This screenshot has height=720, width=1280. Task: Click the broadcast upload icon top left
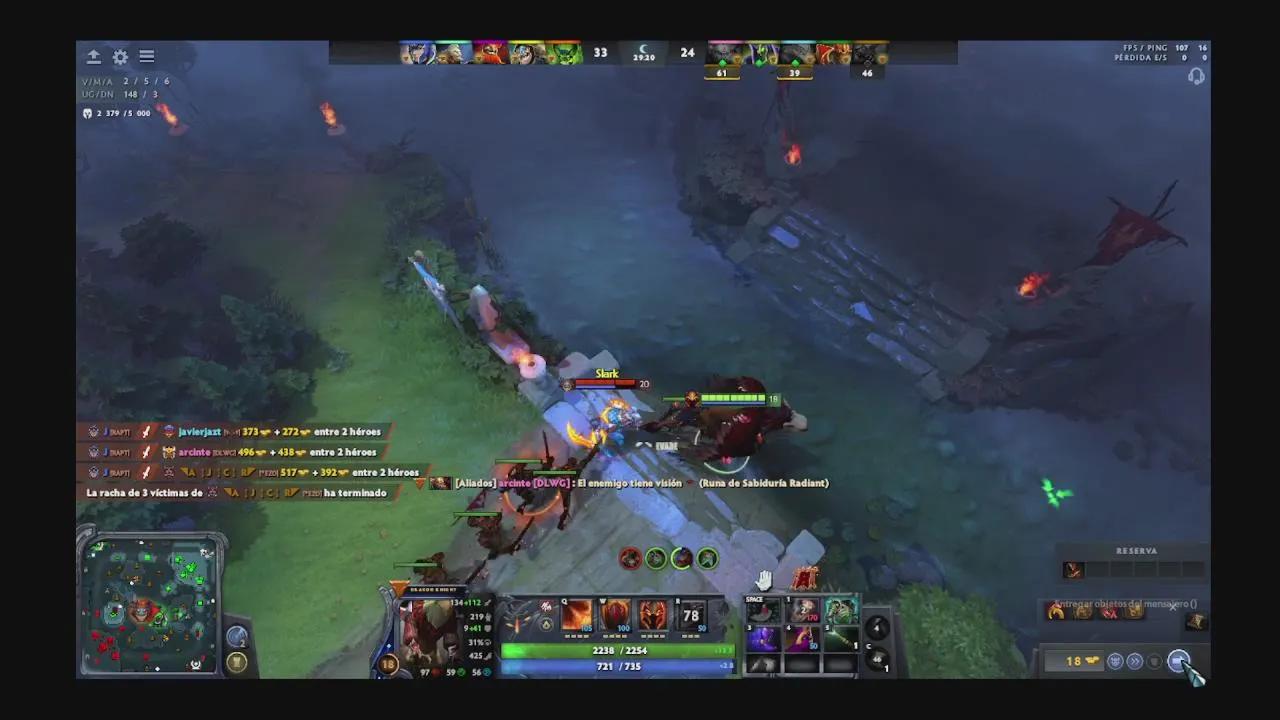(93, 57)
